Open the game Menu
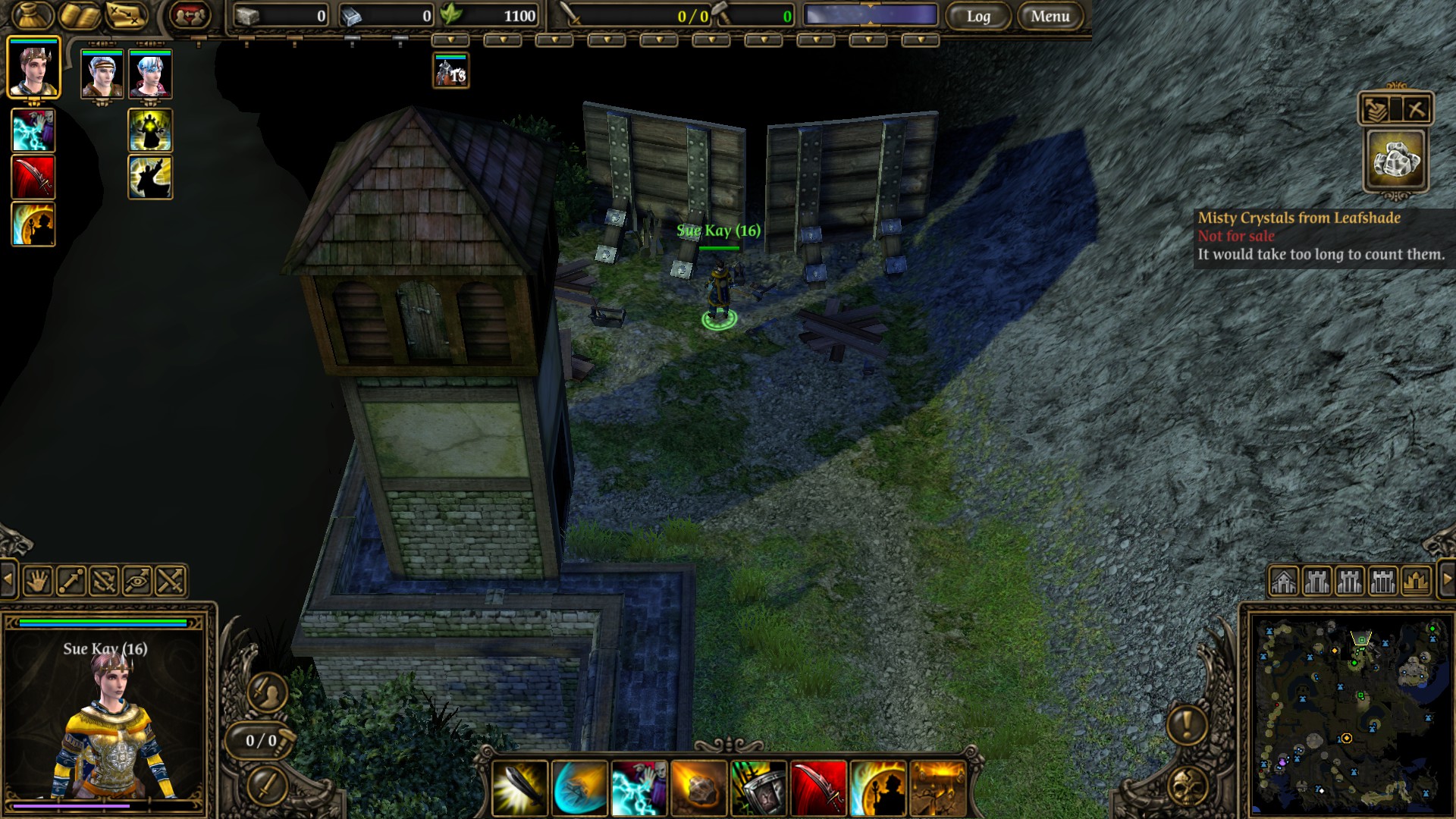Viewport: 1456px width, 819px height. [x=1050, y=16]
